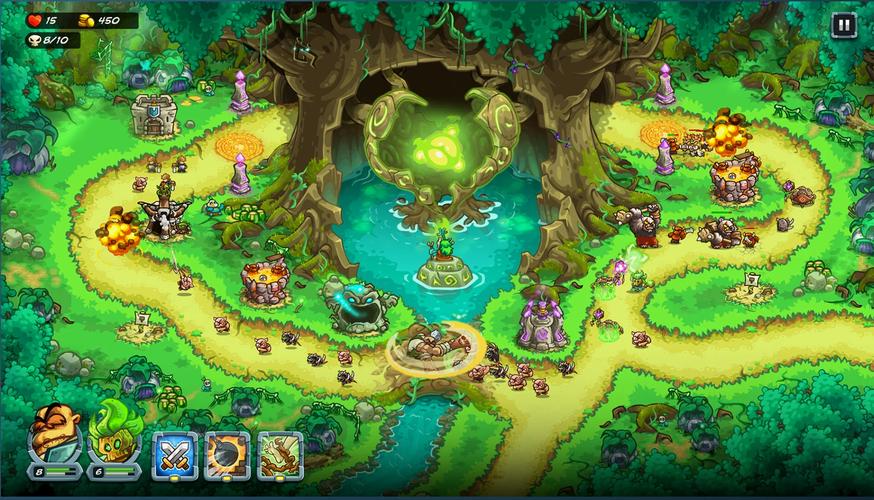Activate the crossed swords reinforcements ability
The height and width of the screenshot is (500, 874).
(x=175, y=455)
